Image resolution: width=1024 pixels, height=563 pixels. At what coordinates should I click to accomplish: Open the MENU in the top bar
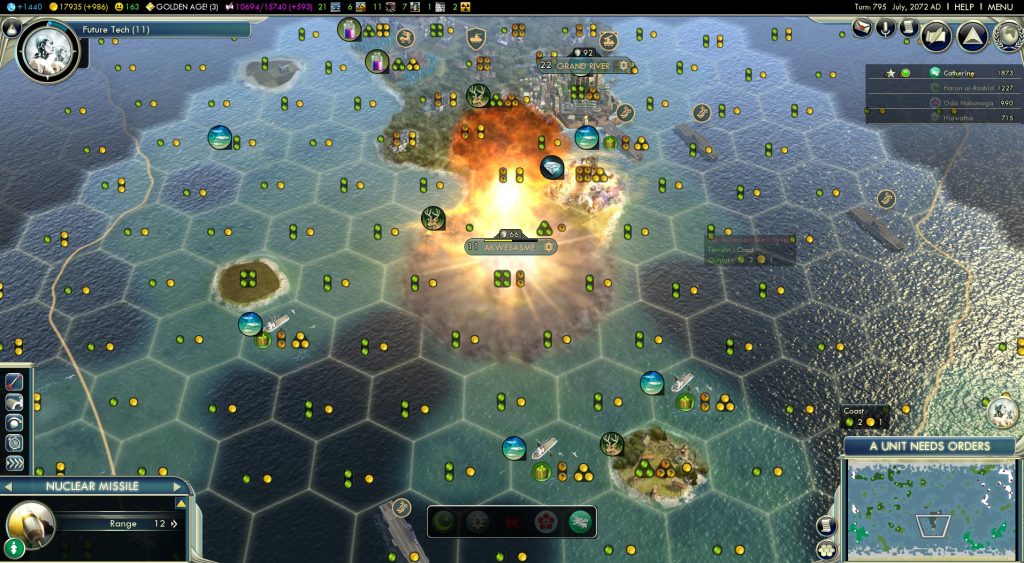coord(1002,6)
